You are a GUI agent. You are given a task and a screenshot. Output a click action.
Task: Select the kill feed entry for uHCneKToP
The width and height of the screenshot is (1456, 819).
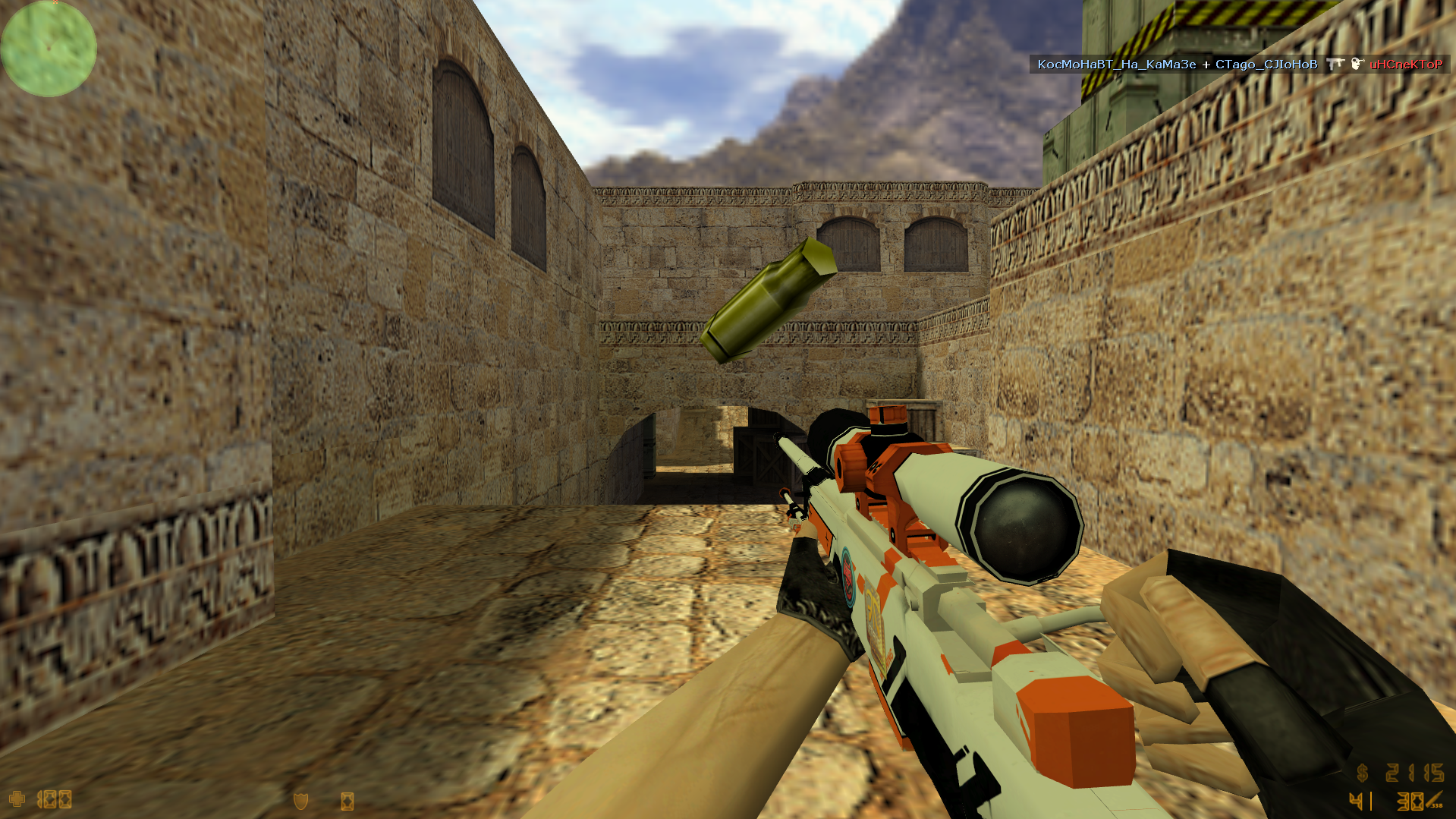click(1405, 65)
